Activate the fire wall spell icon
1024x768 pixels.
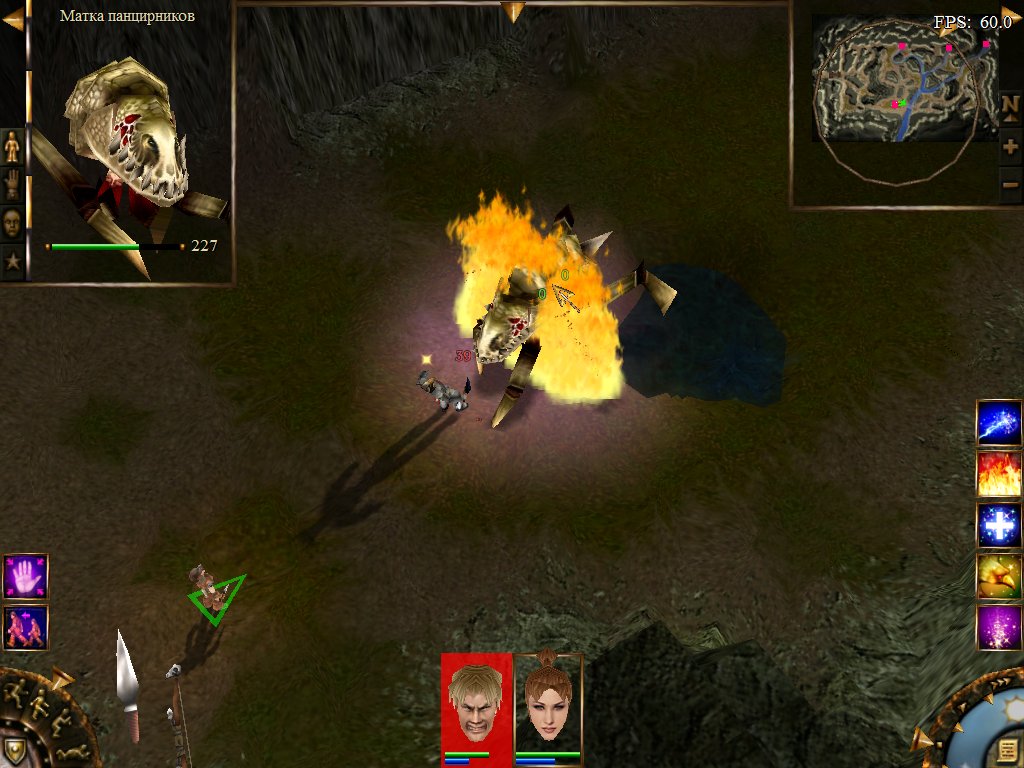coord(998,473)
